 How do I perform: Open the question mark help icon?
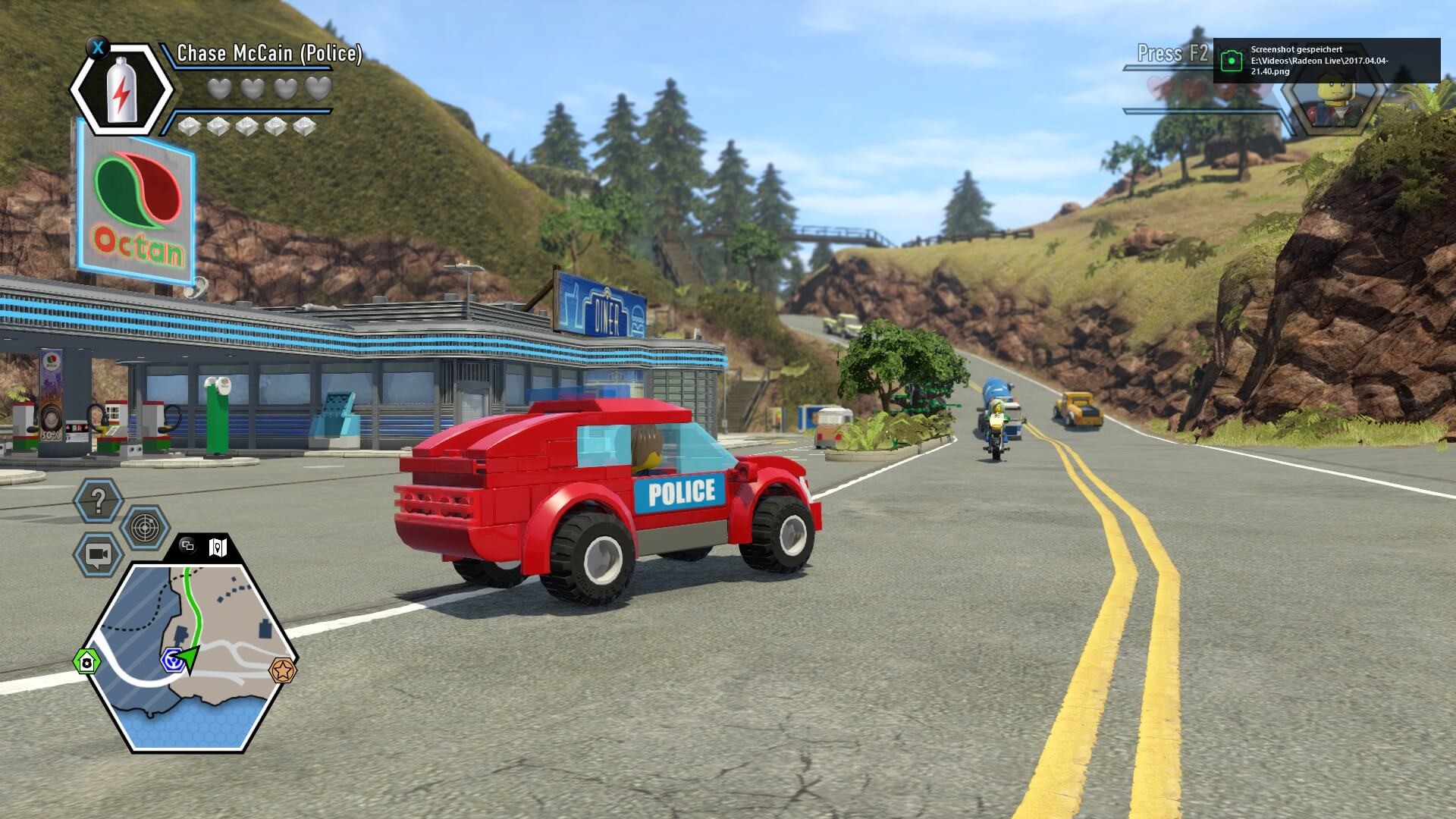(x=98, y=500)
